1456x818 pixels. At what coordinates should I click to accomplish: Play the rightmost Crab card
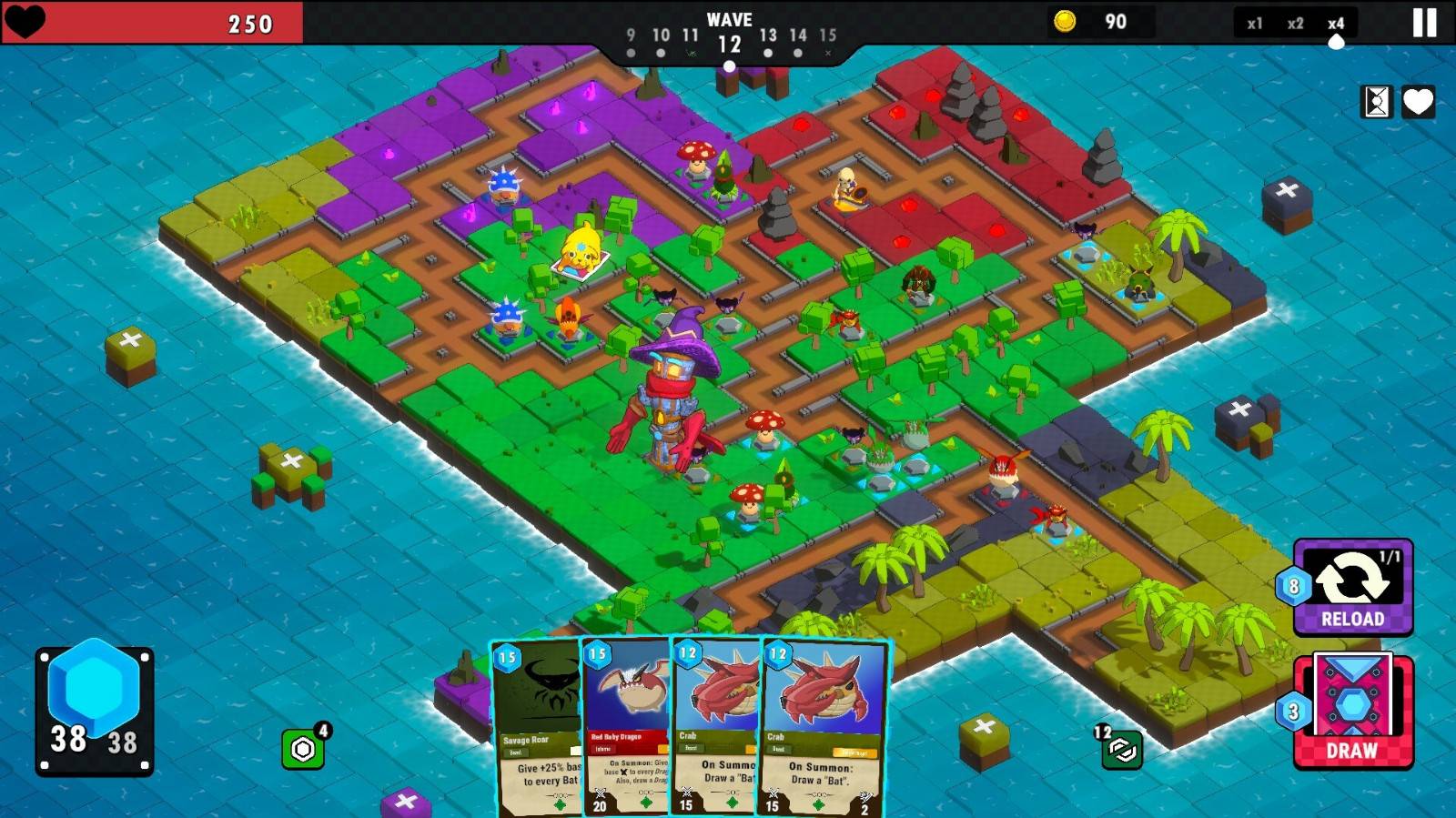[814, 728]
